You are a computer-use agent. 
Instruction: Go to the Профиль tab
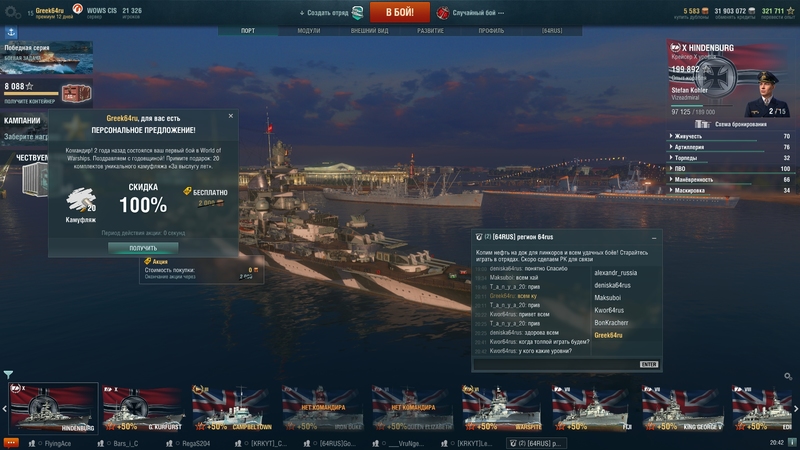[x=491, y=31]
